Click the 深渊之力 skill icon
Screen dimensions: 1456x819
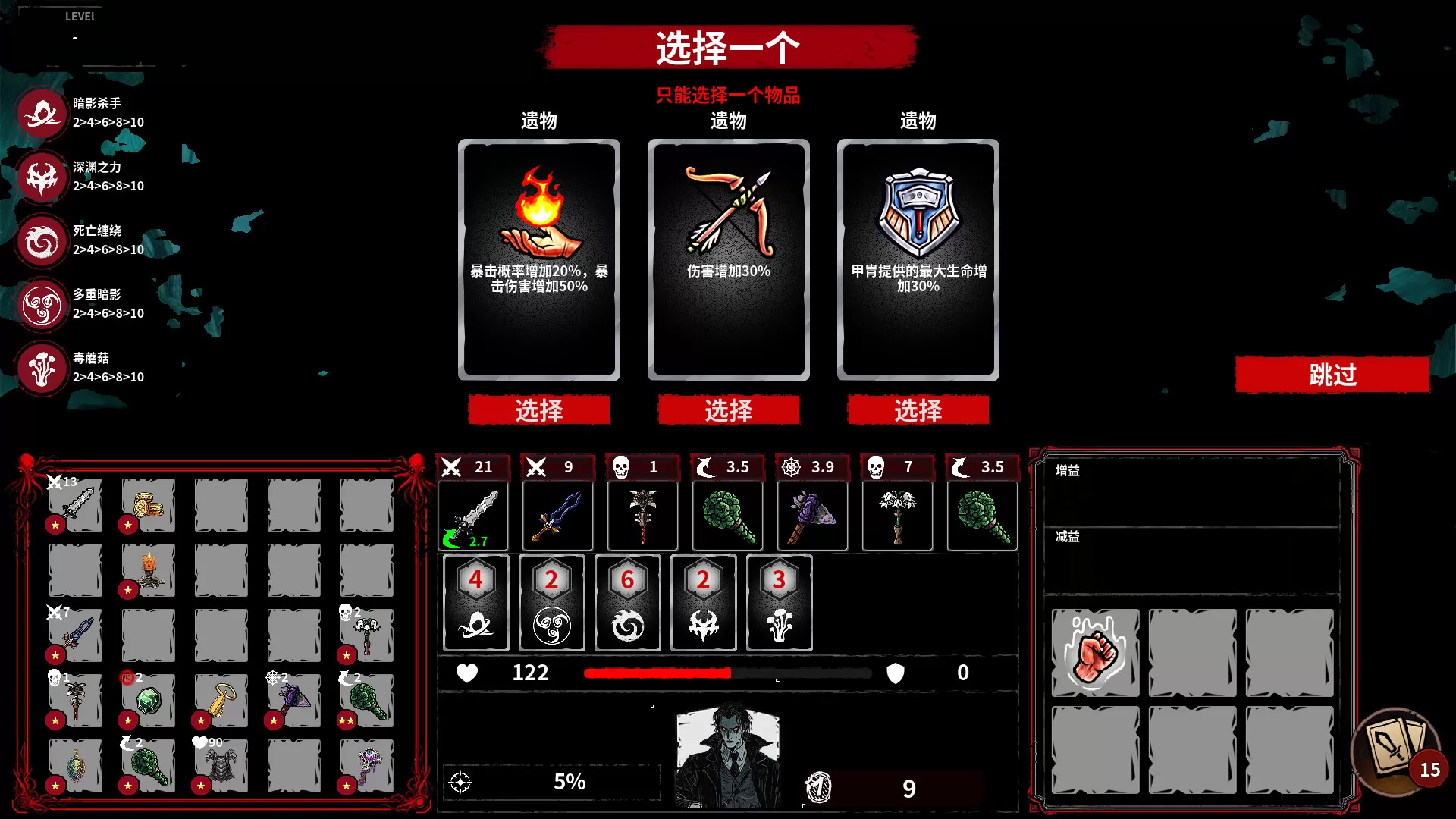[x=42, y=177]
